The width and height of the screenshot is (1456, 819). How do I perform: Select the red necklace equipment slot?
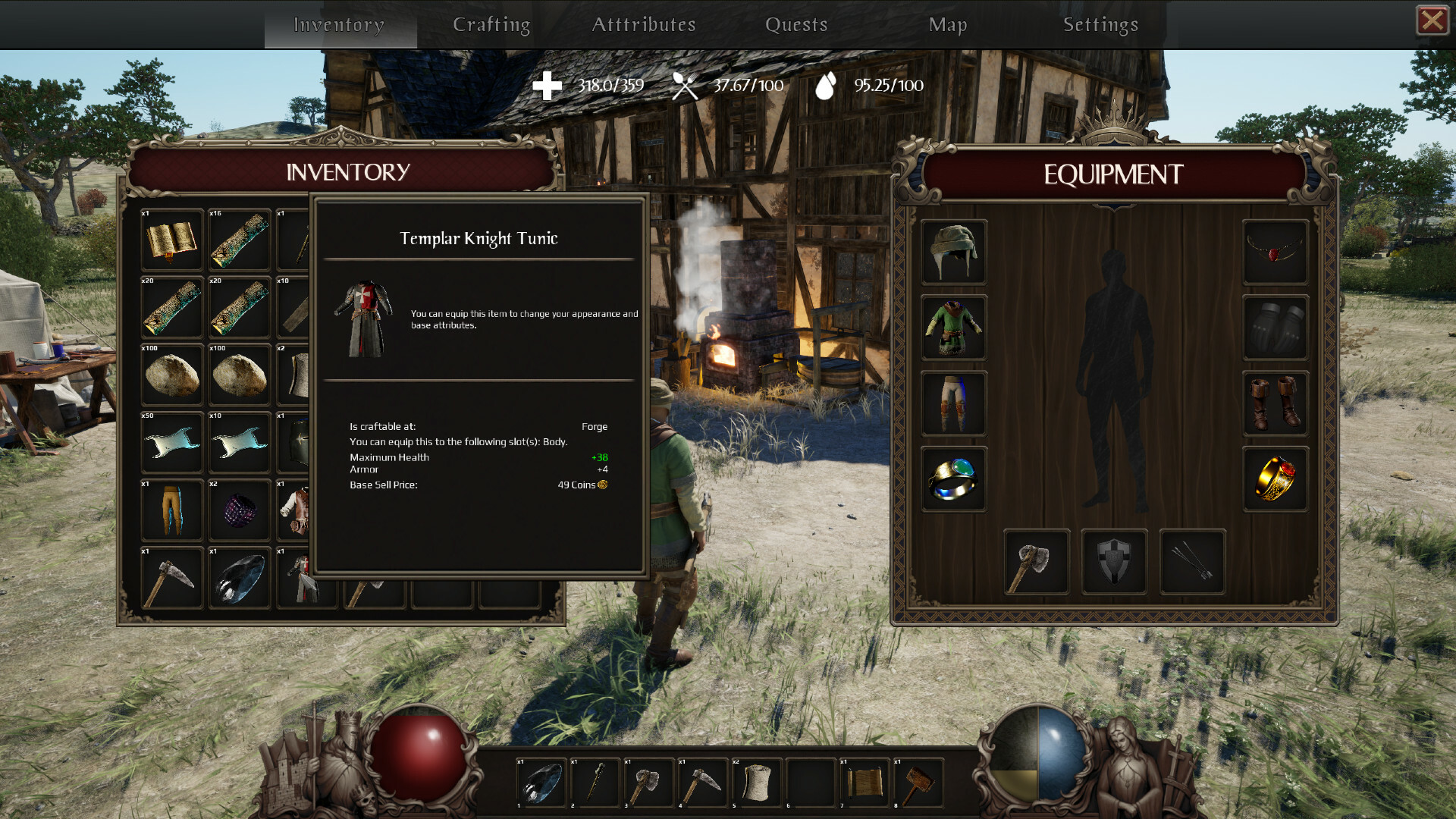(1275, 252)
